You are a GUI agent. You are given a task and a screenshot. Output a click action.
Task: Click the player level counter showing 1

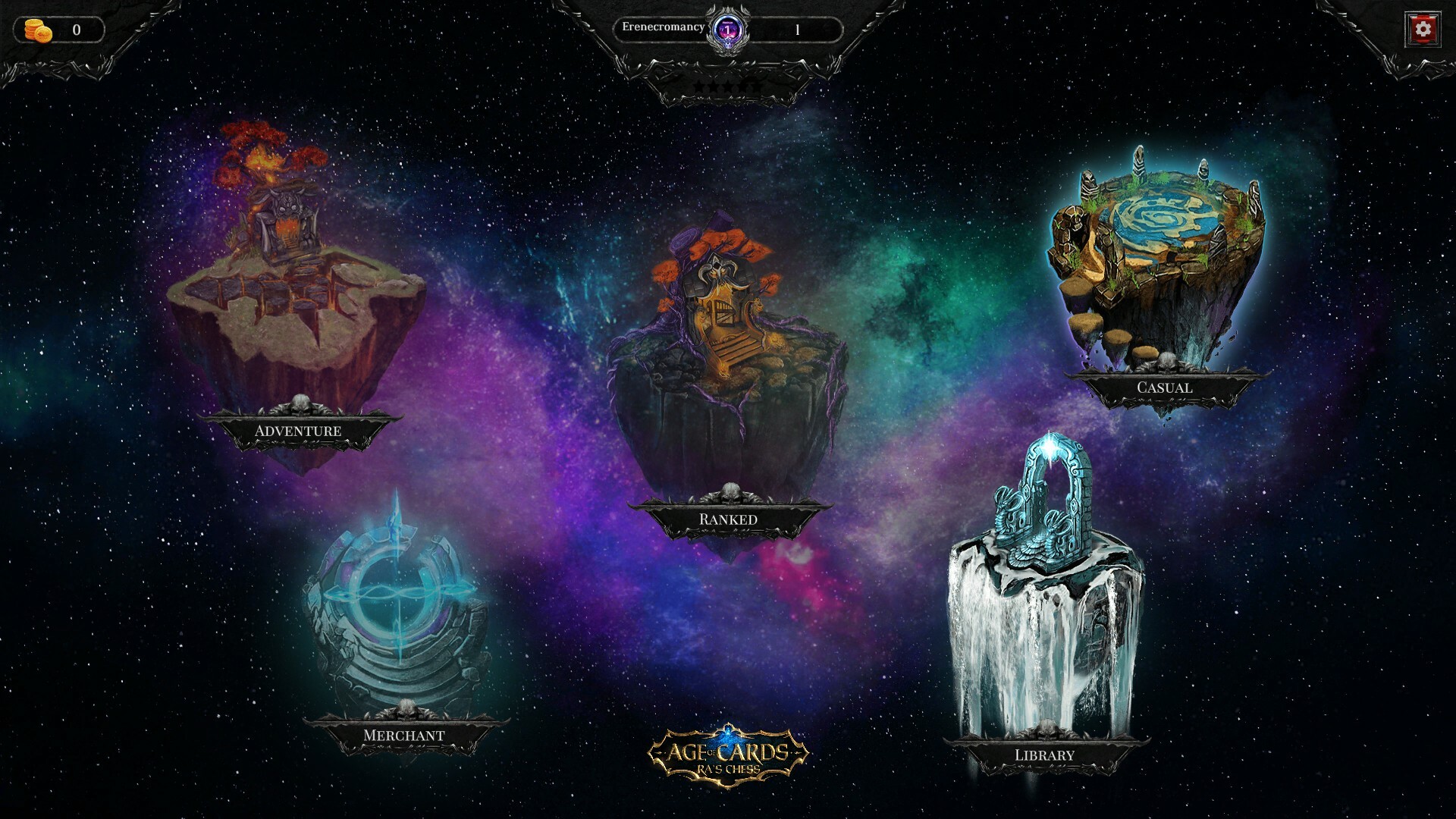(x=796, y=29)
